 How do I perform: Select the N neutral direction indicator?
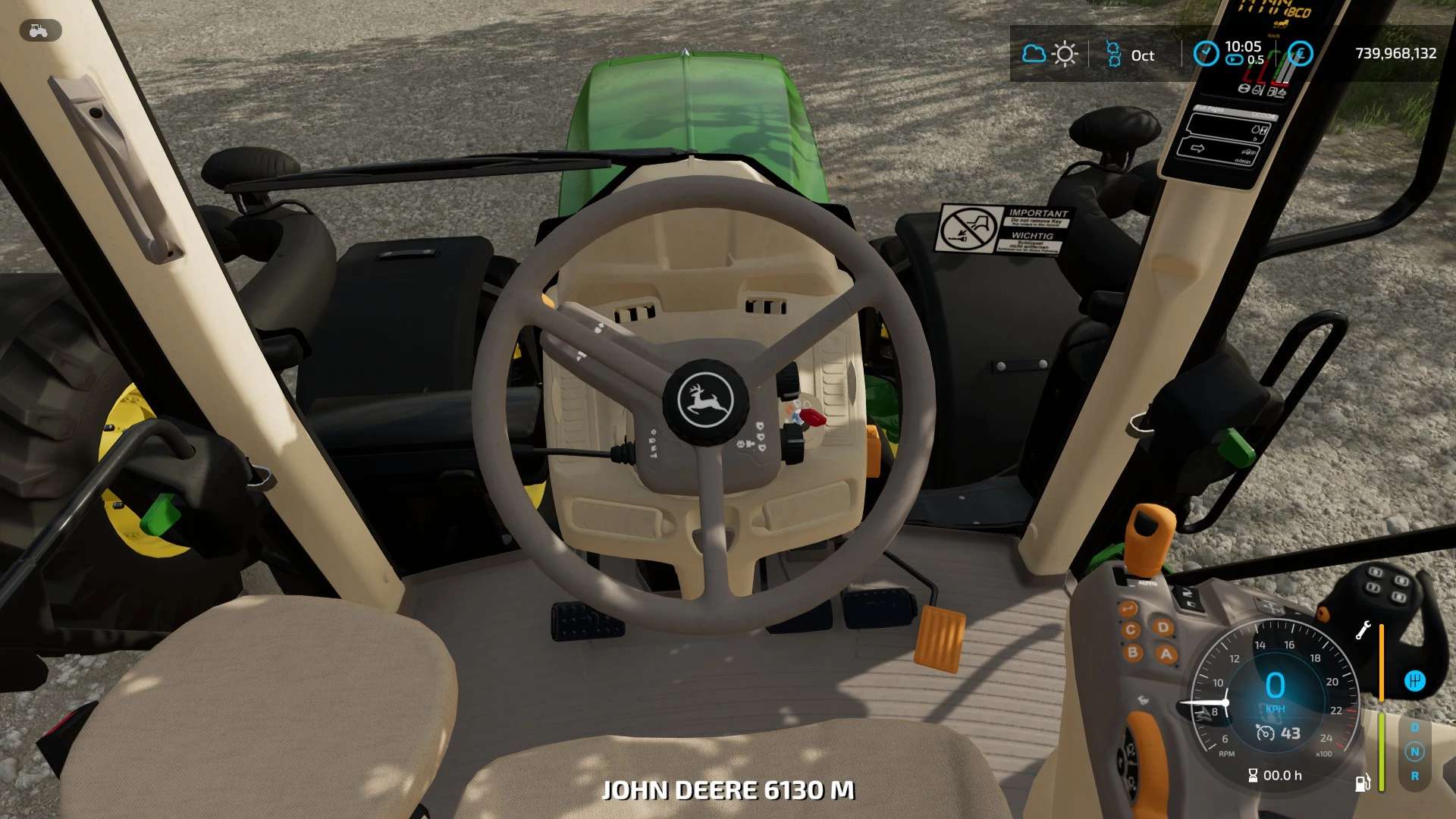pos(1414,752)
